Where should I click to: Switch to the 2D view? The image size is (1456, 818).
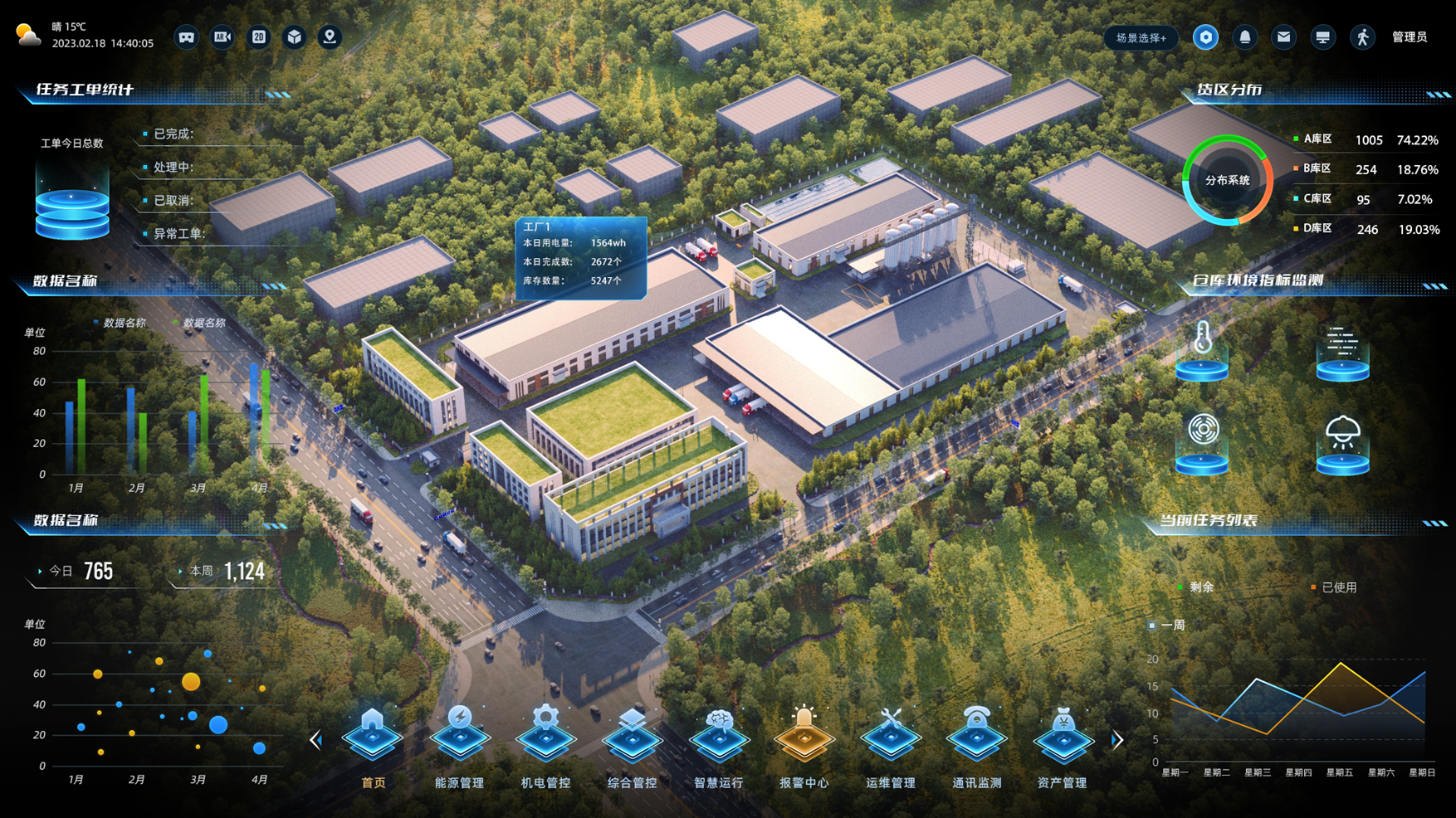(x=259, y=37)
